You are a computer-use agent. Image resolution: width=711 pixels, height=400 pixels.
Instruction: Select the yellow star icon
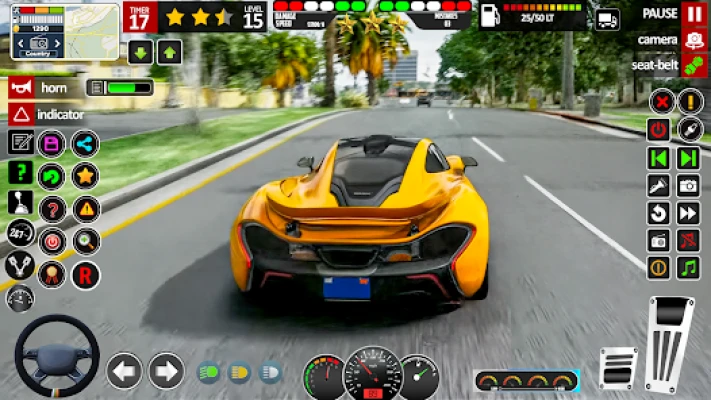[x=85, y=176]
